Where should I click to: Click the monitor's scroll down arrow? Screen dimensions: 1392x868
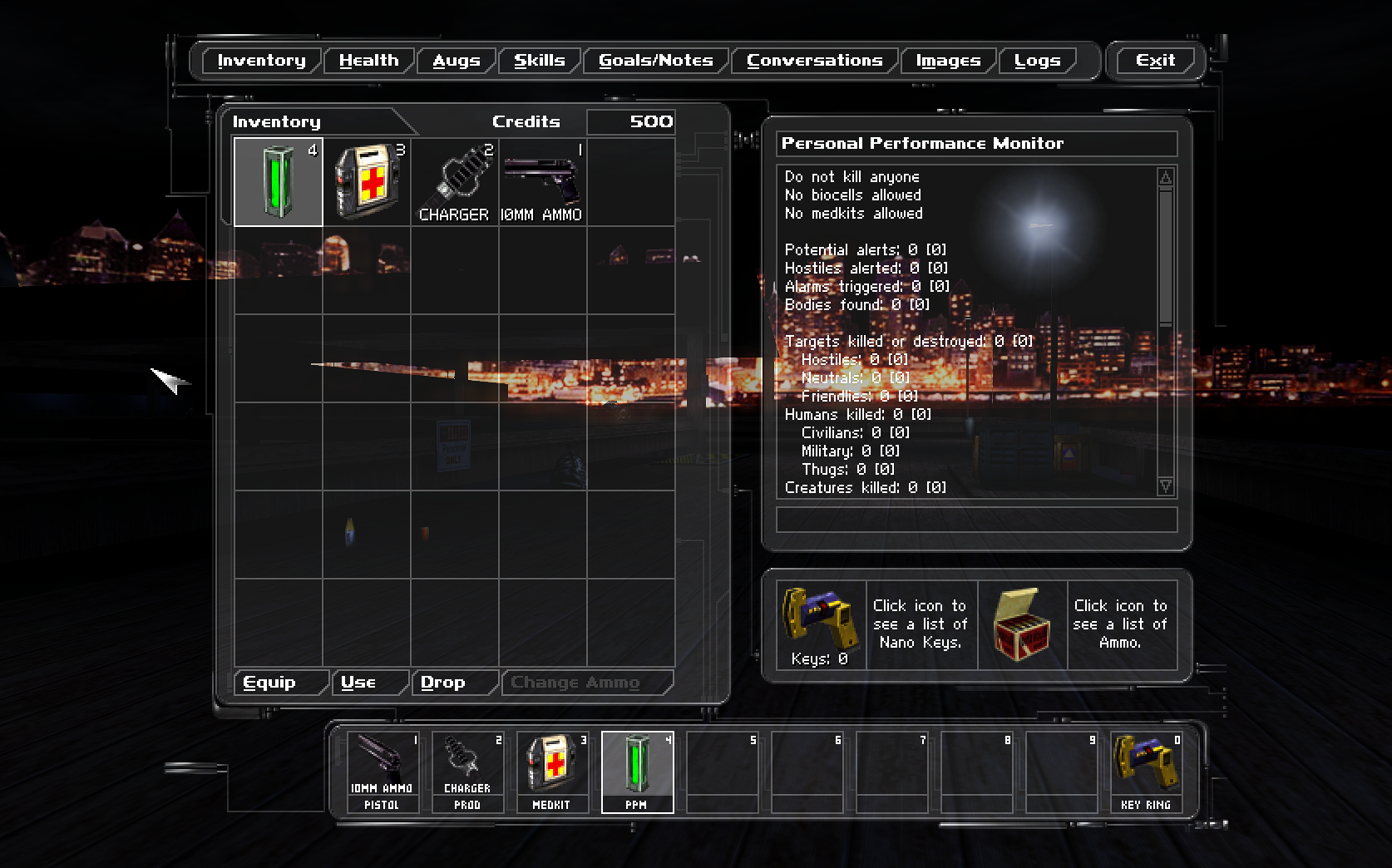1166,486
